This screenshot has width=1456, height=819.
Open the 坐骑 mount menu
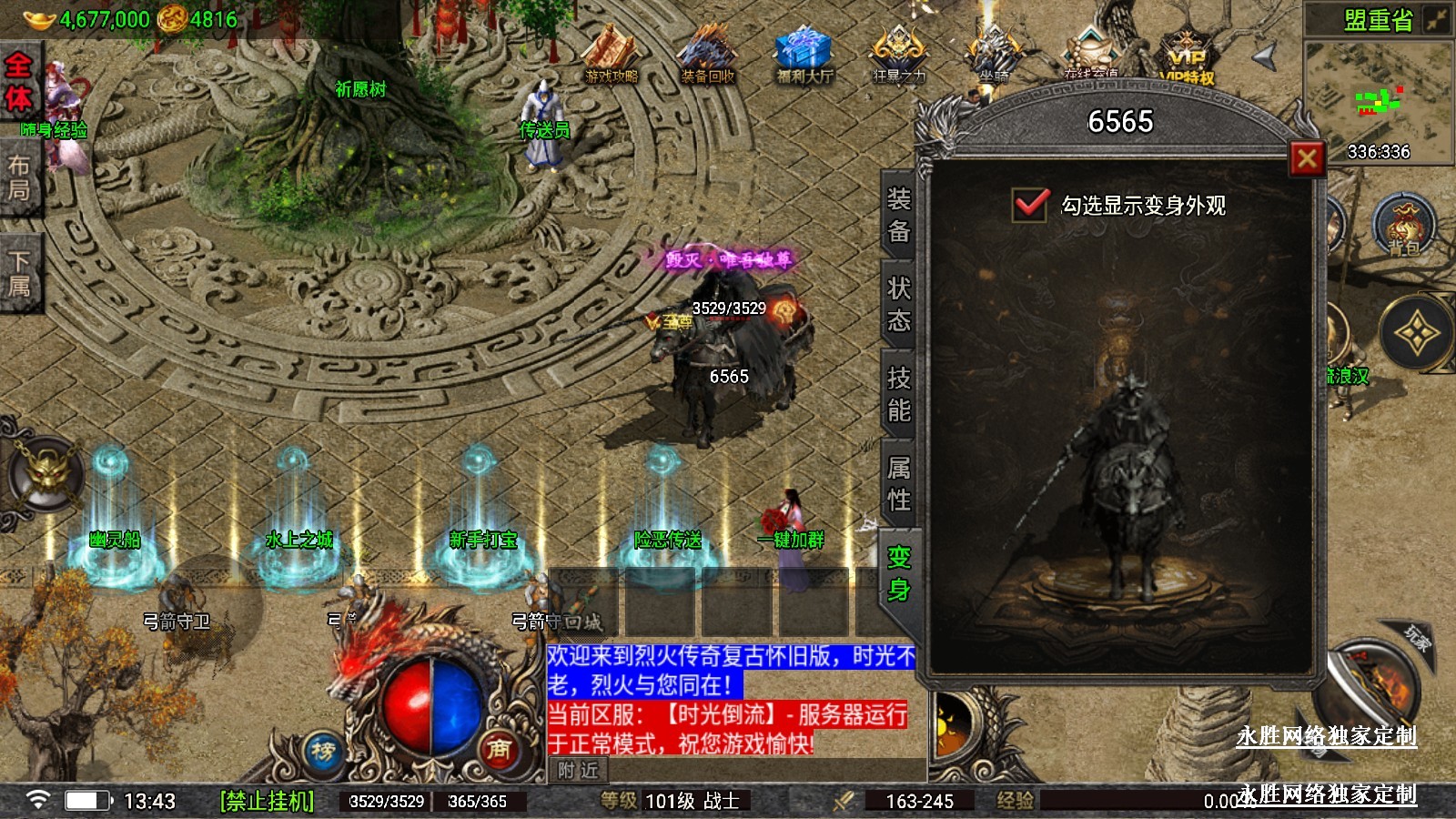pyautogui.click(x=995, y=55)
